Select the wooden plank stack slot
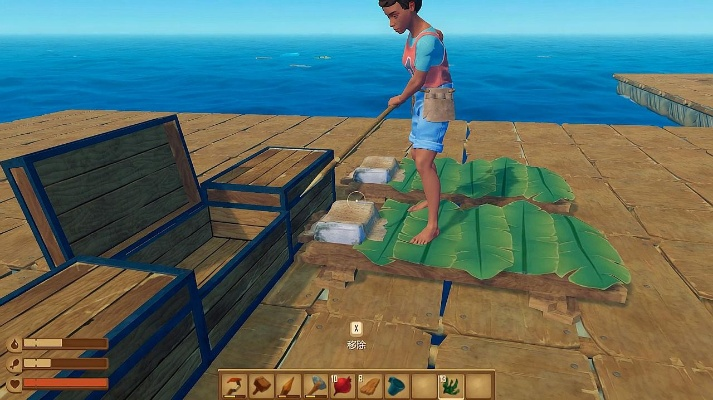Viewport: 713px width, 400px height. [370, 386]
